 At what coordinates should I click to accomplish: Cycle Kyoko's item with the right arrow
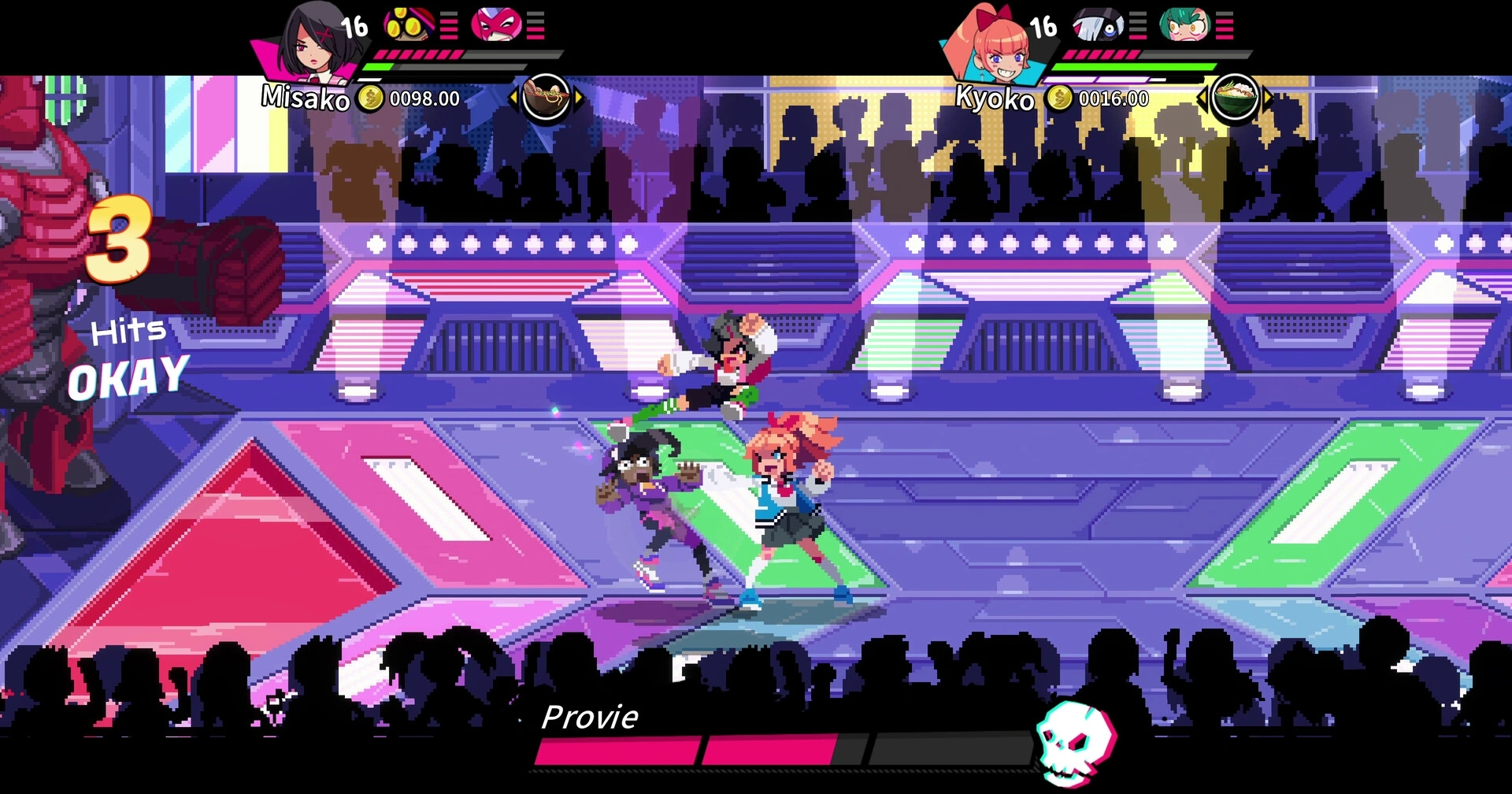1267,98
